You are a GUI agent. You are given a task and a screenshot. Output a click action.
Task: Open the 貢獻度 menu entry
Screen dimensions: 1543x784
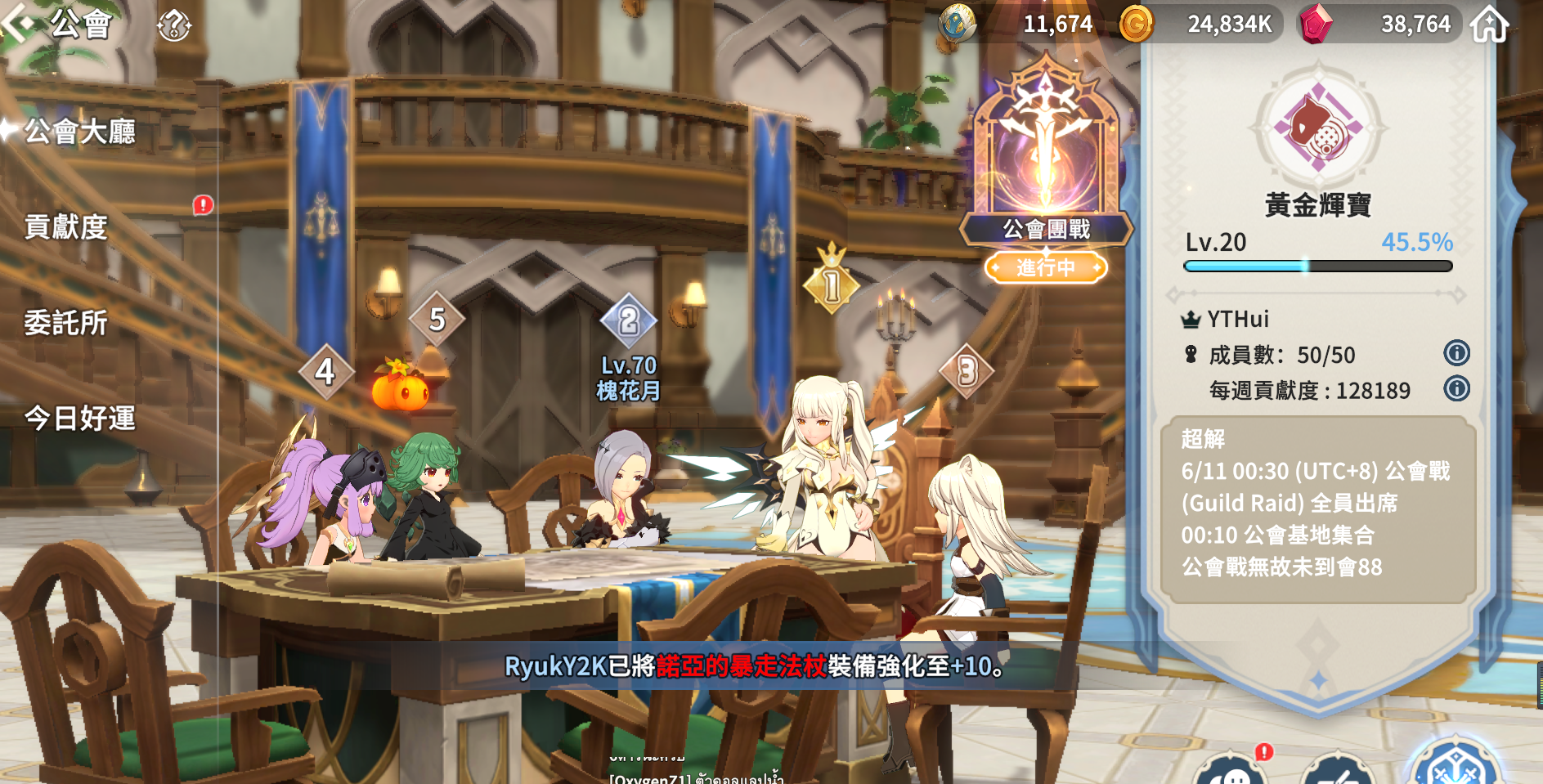pyautogui.click(x=66, y=226)
